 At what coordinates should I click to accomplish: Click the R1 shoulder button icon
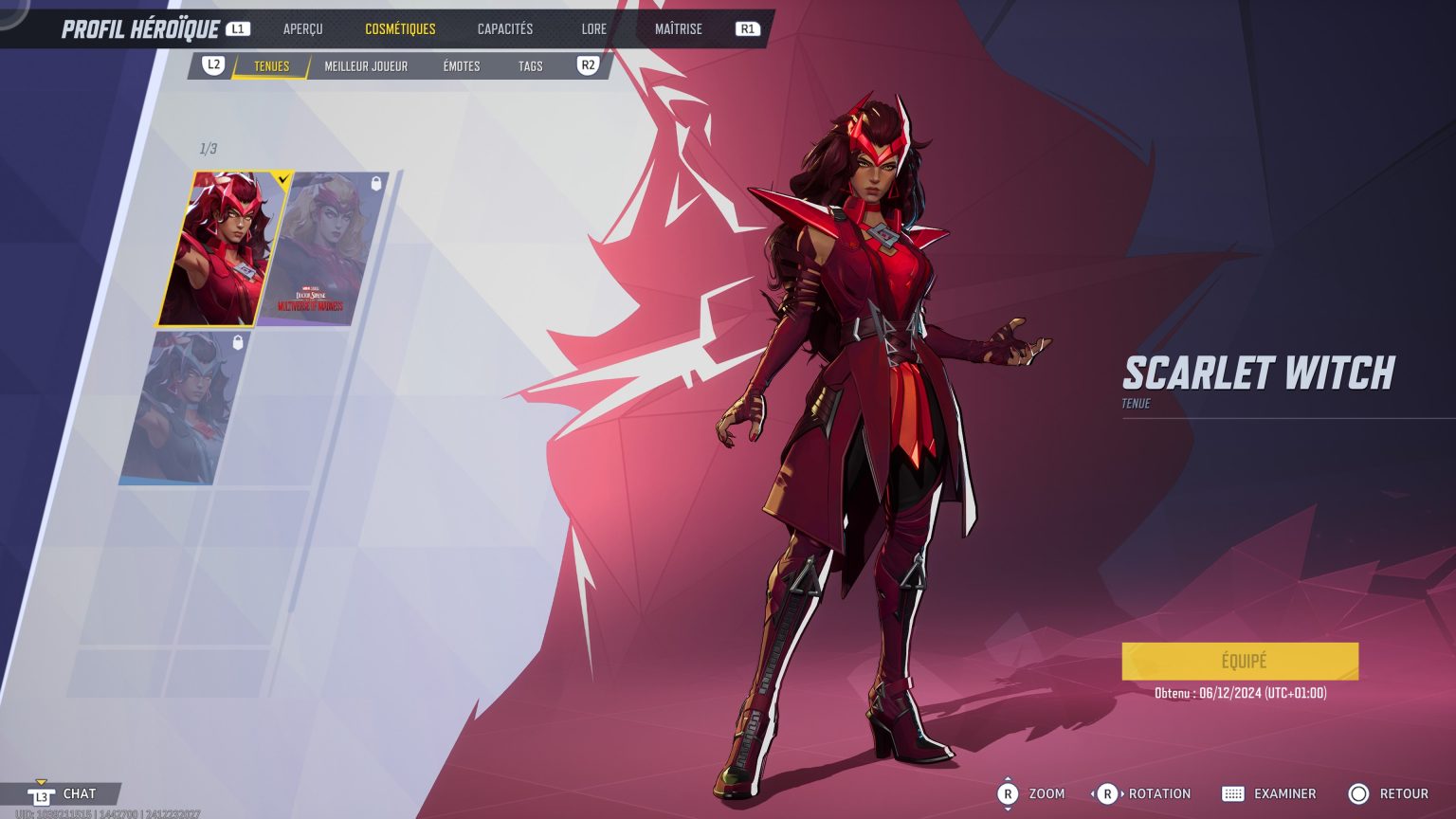[x=748, y=27]
